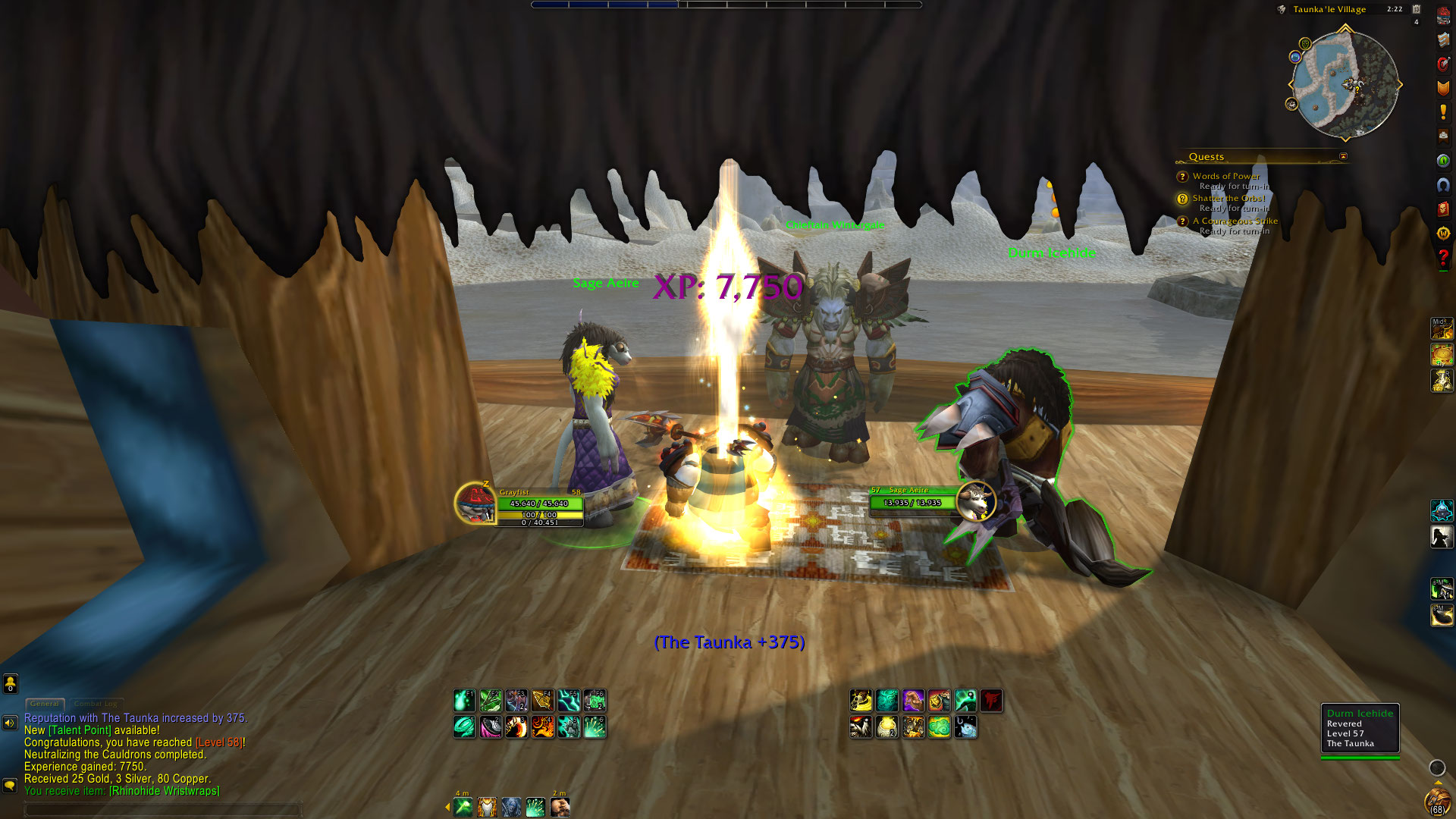Select the Words of Power quest
The height and width of the screenshot is (819, 1456).
click(1225, 176)
